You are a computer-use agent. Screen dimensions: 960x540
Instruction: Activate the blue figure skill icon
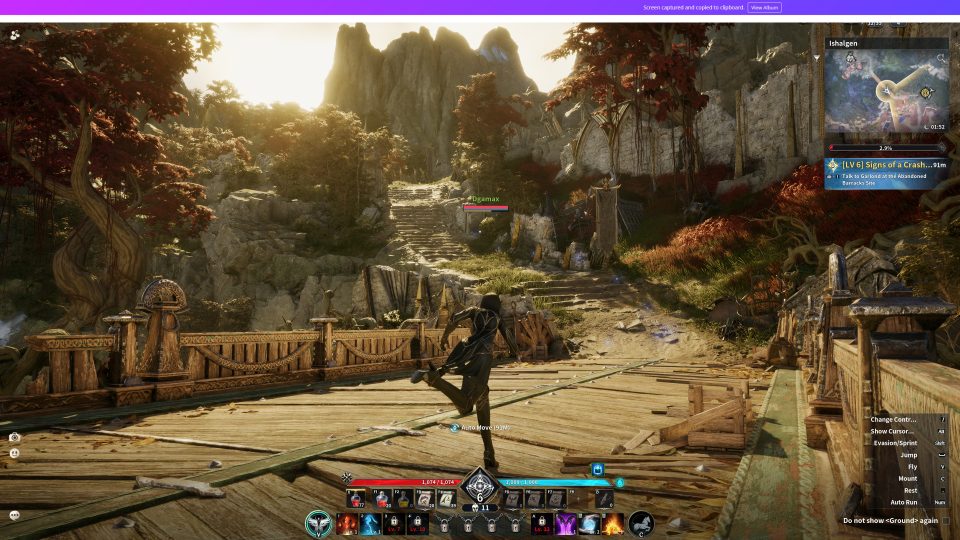[371, 524]
